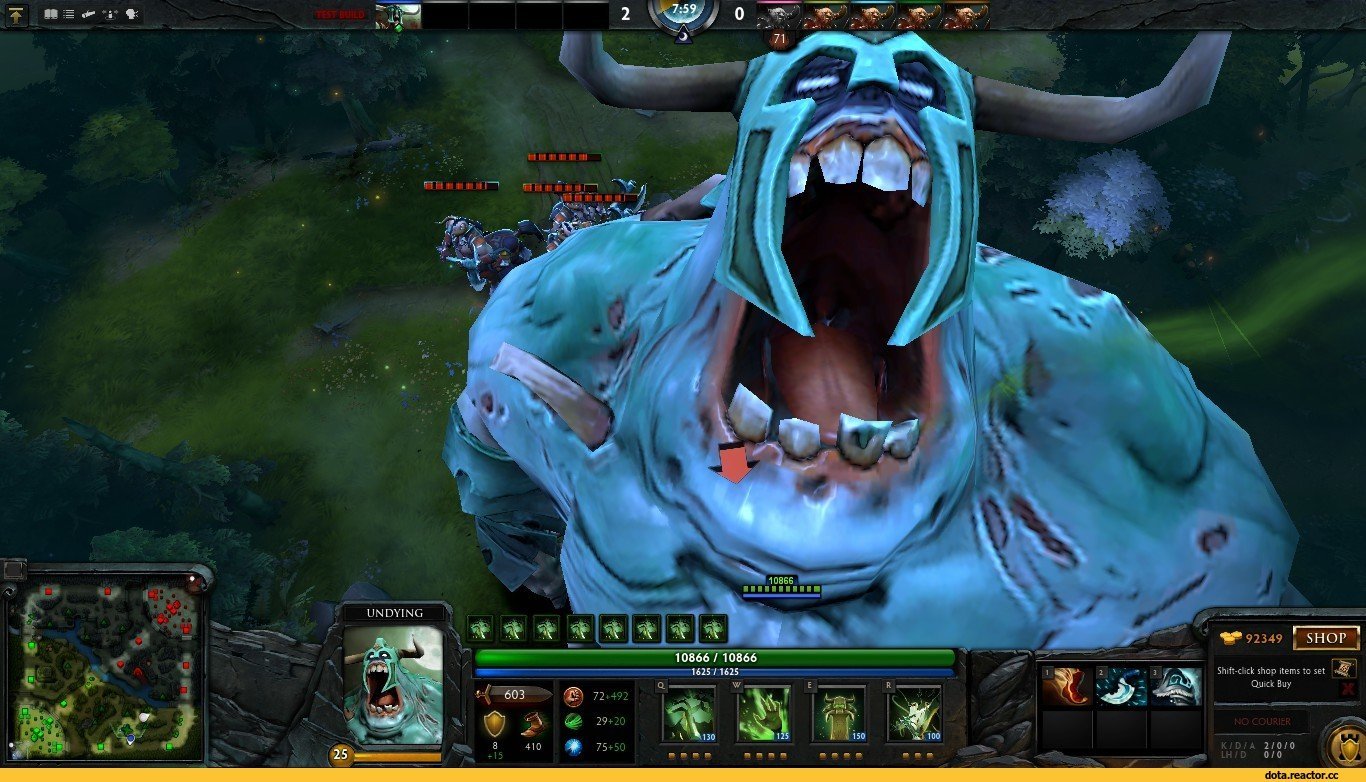
Task: Use the Shiva's Guard item in slot 3
Action: click(x=1174, y=687)
